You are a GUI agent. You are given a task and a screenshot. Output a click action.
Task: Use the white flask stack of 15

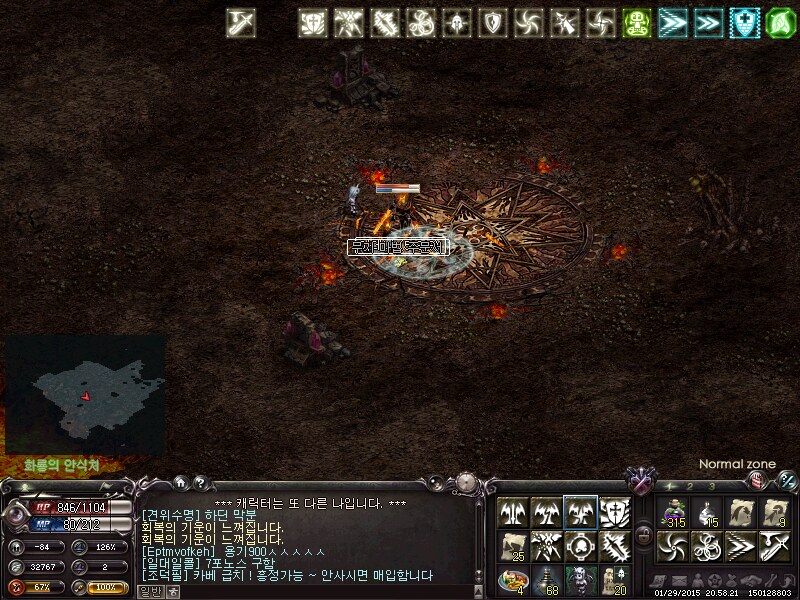707,512
